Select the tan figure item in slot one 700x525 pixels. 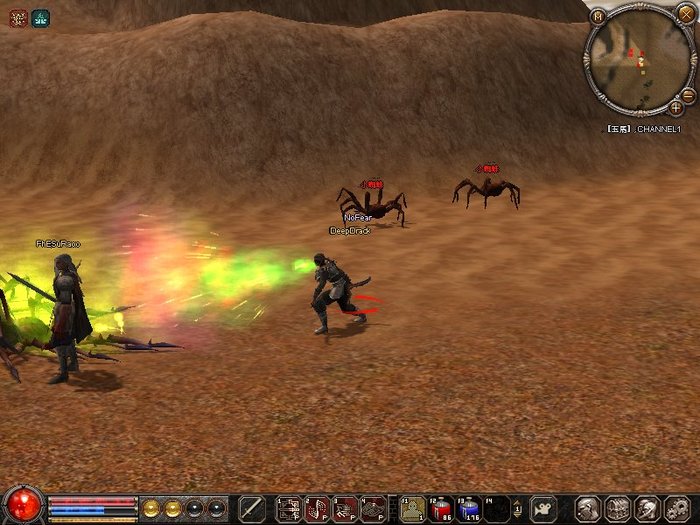[x=413, y=509]
